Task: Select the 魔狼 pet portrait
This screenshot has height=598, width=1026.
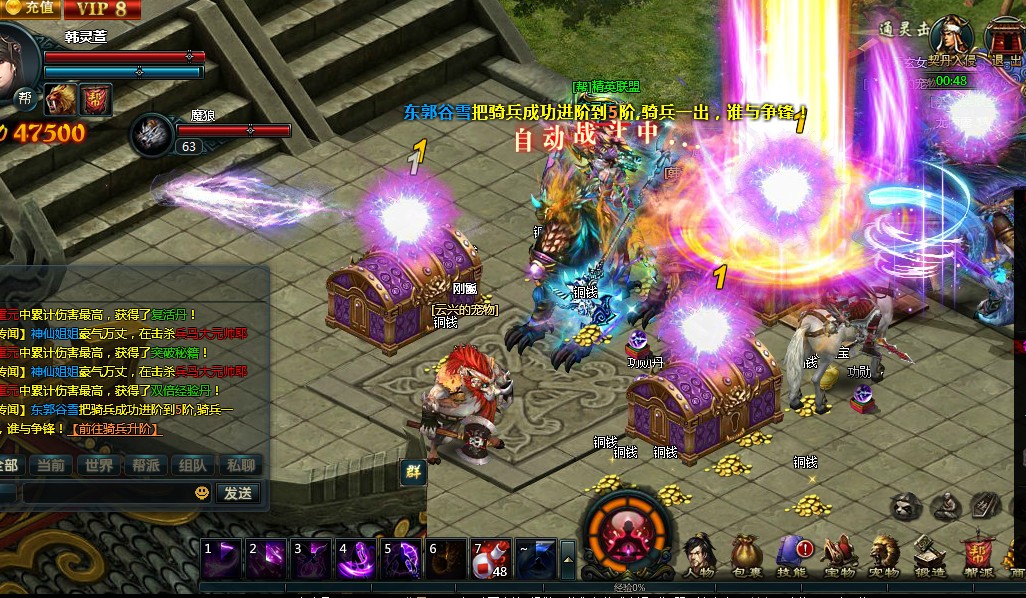Action: [x=153, y=133]
